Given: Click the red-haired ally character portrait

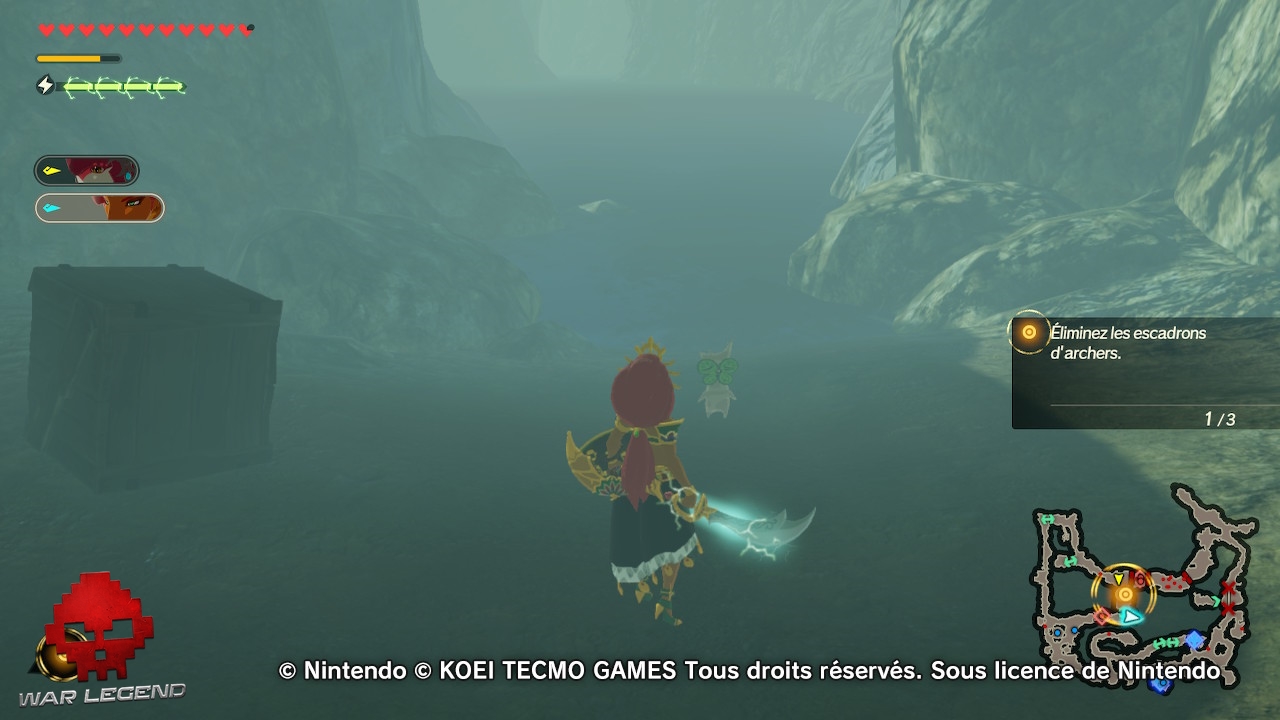Looking at the screenshot, I should click(100, 170).
